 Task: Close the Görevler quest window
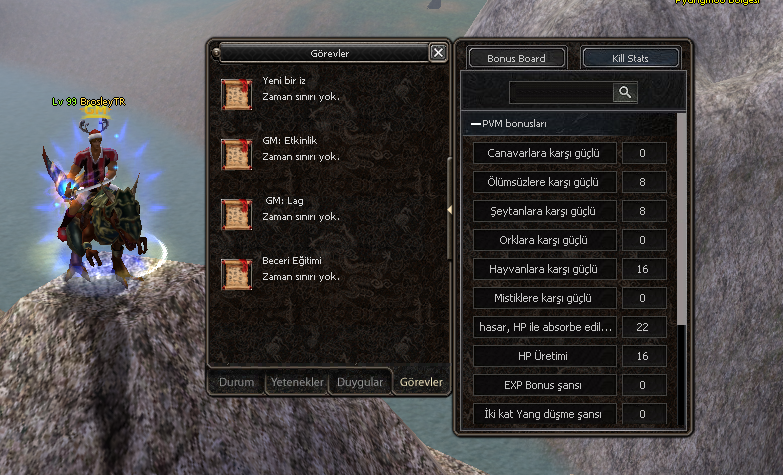click(x=438, y=53)
